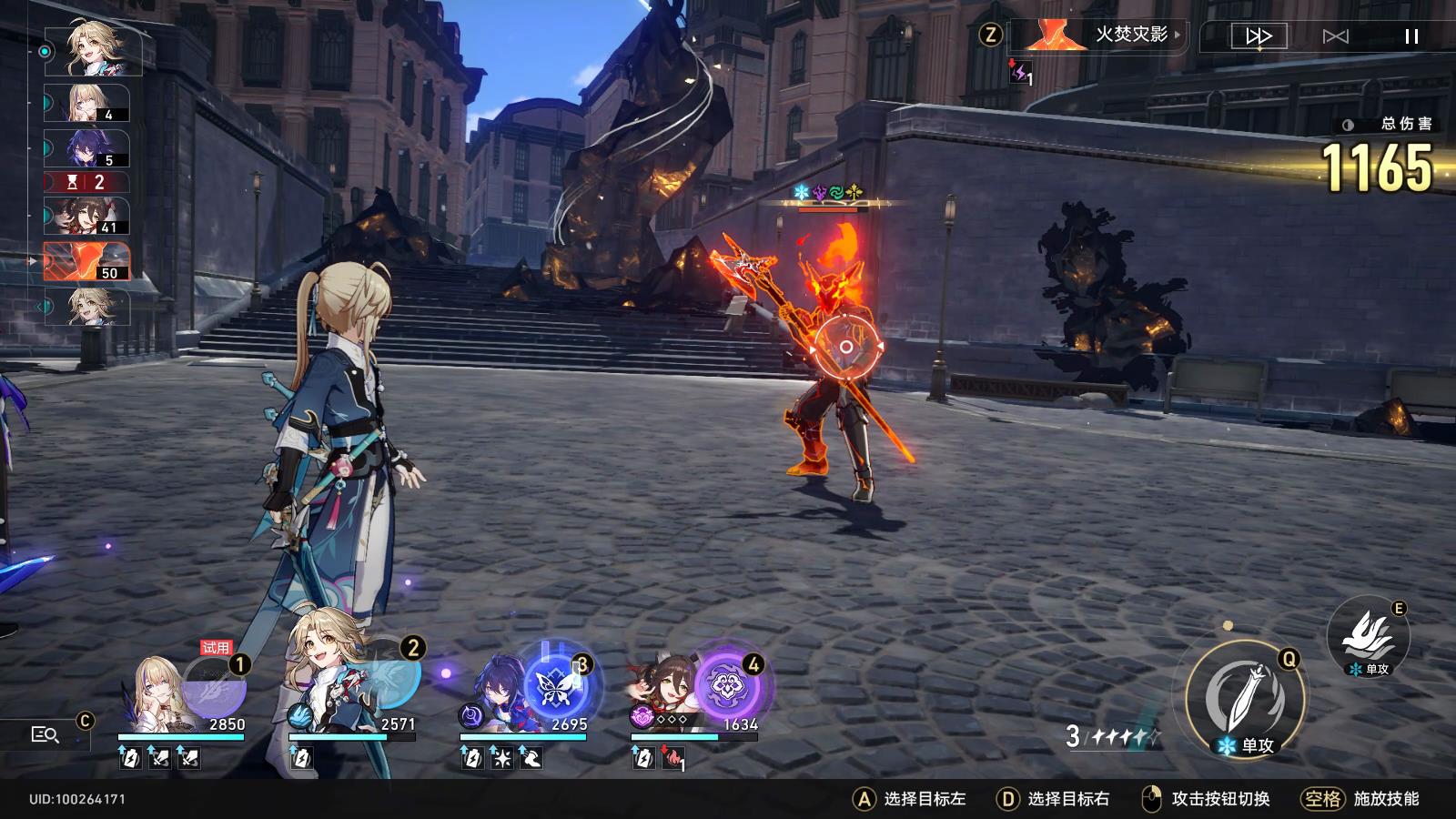Viewport: 1456px width, 819px height.
Task: Toggle the auto-battle button
Action: (x=1335, y=36)
